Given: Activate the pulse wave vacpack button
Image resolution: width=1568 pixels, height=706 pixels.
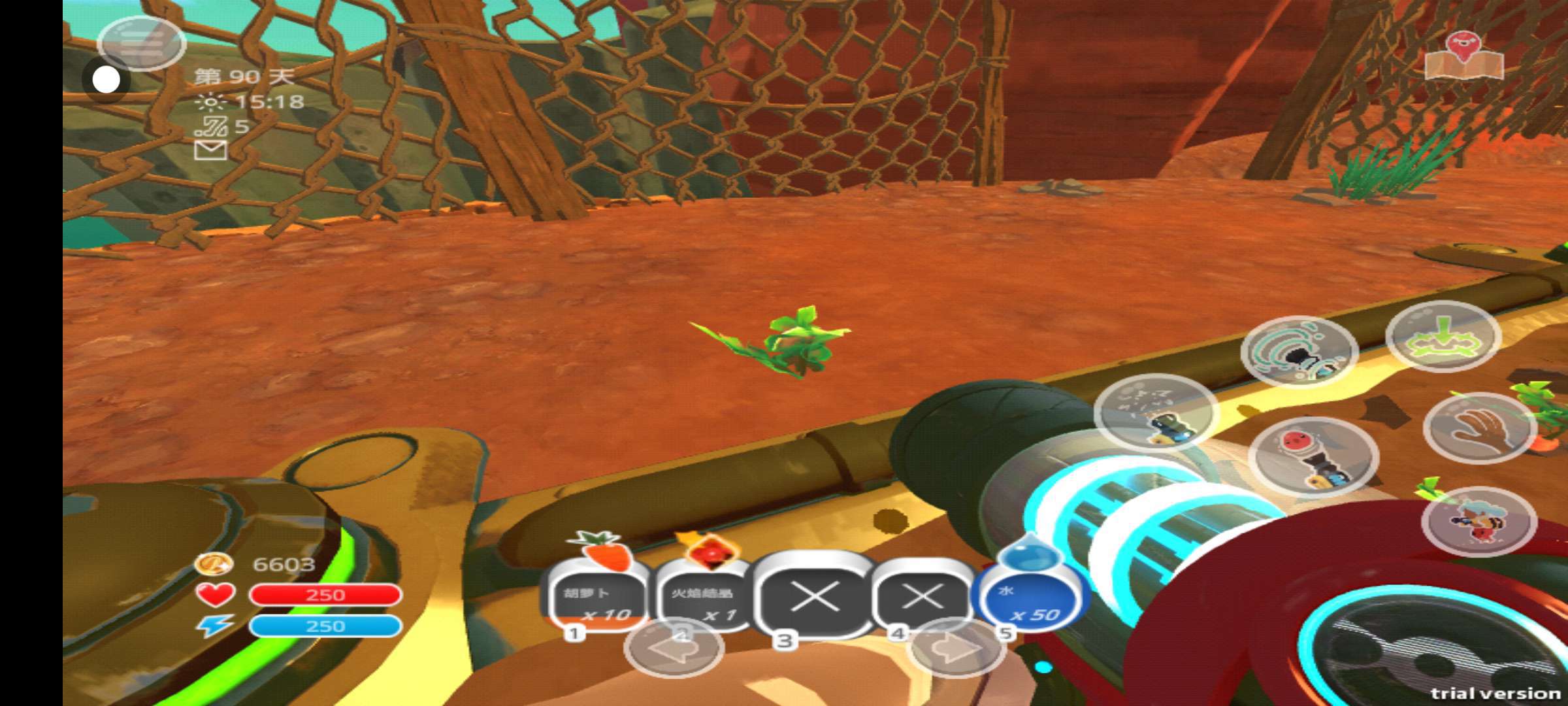Looking at the screenshot, I should (1299, 351).
